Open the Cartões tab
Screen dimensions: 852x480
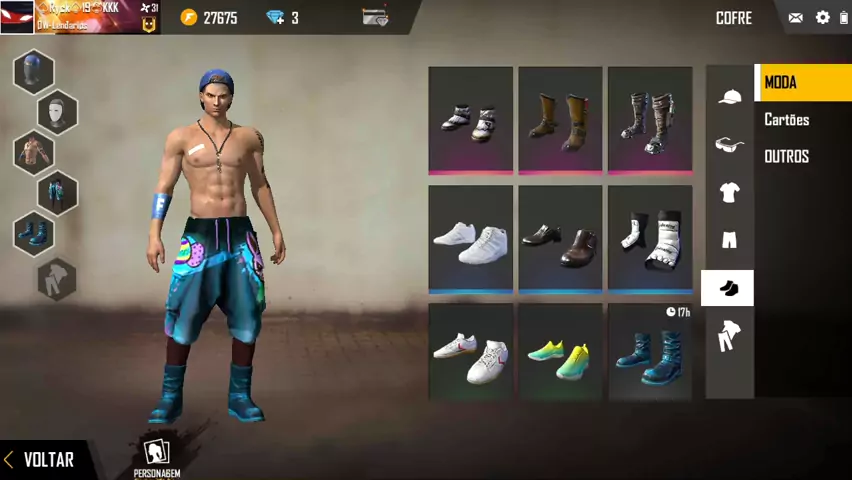point(787,120)
